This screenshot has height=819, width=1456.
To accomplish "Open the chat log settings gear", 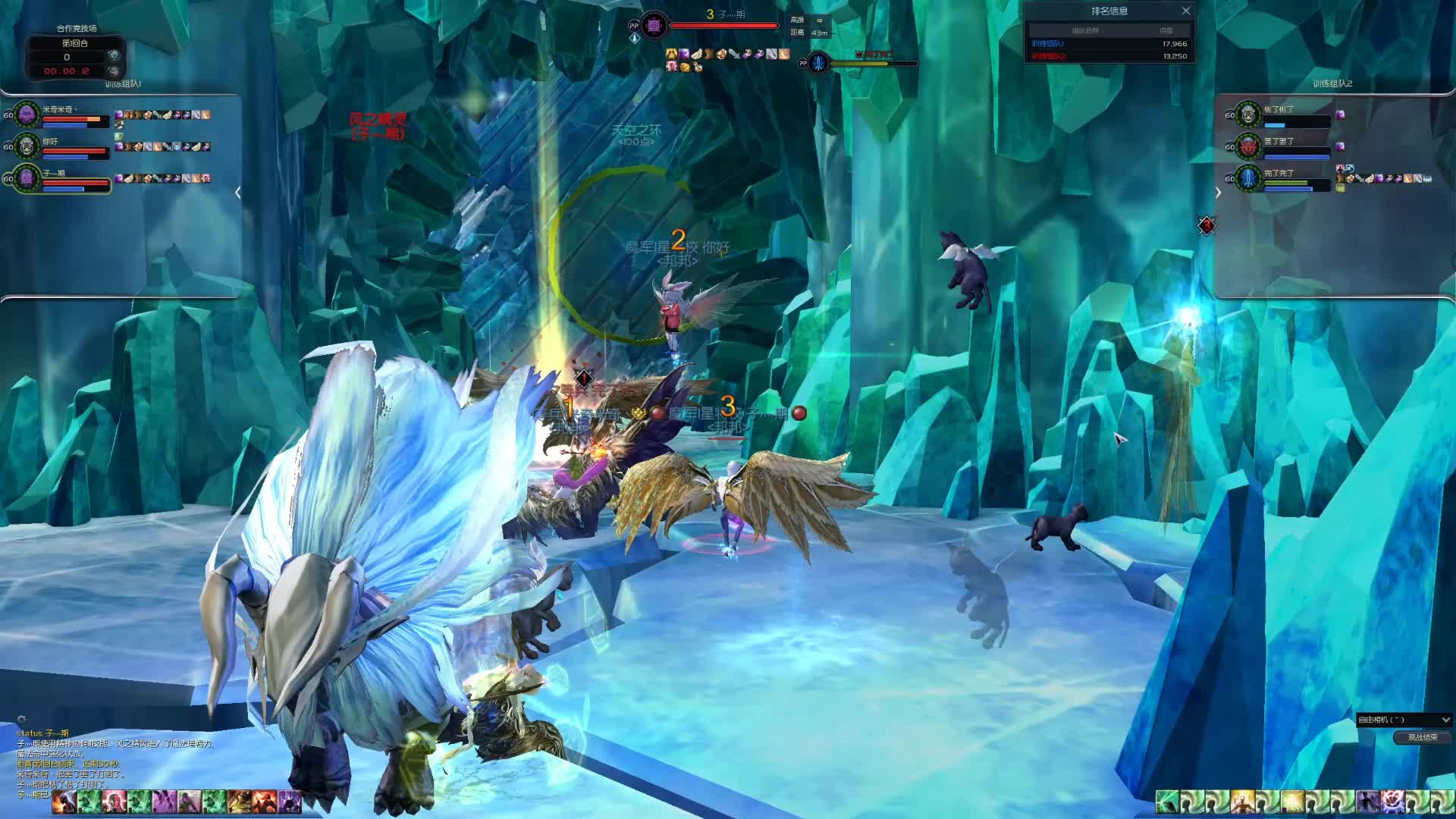I will coord(21,719).
